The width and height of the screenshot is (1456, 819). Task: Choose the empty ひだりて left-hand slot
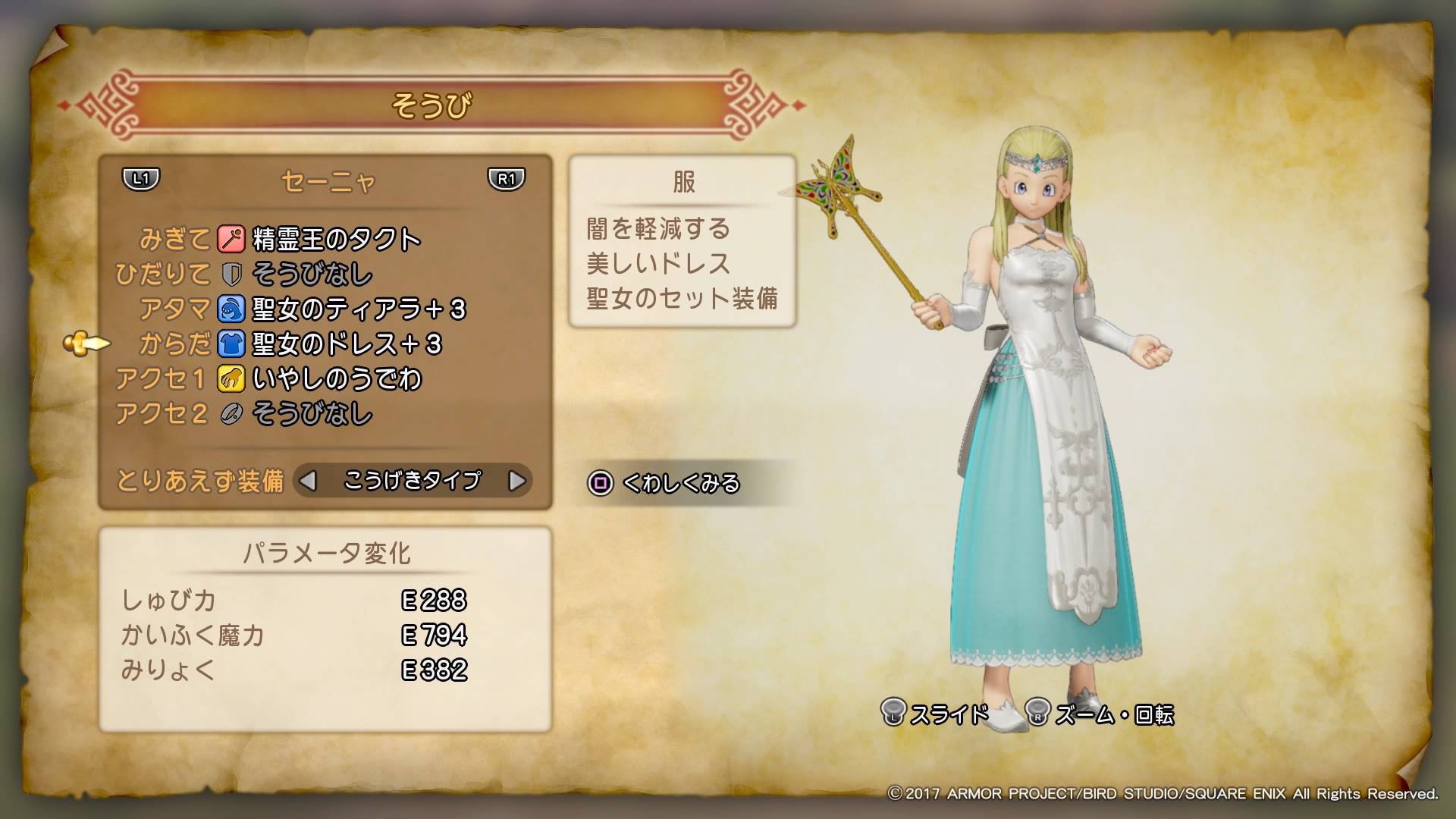coord(312,274)
